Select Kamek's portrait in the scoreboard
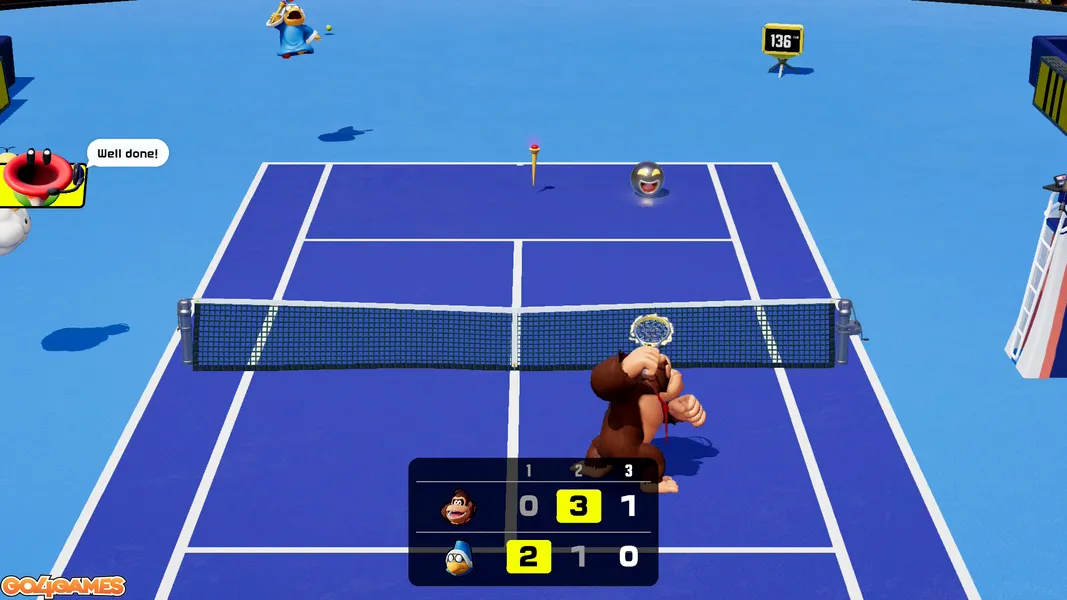 point(458,556)
